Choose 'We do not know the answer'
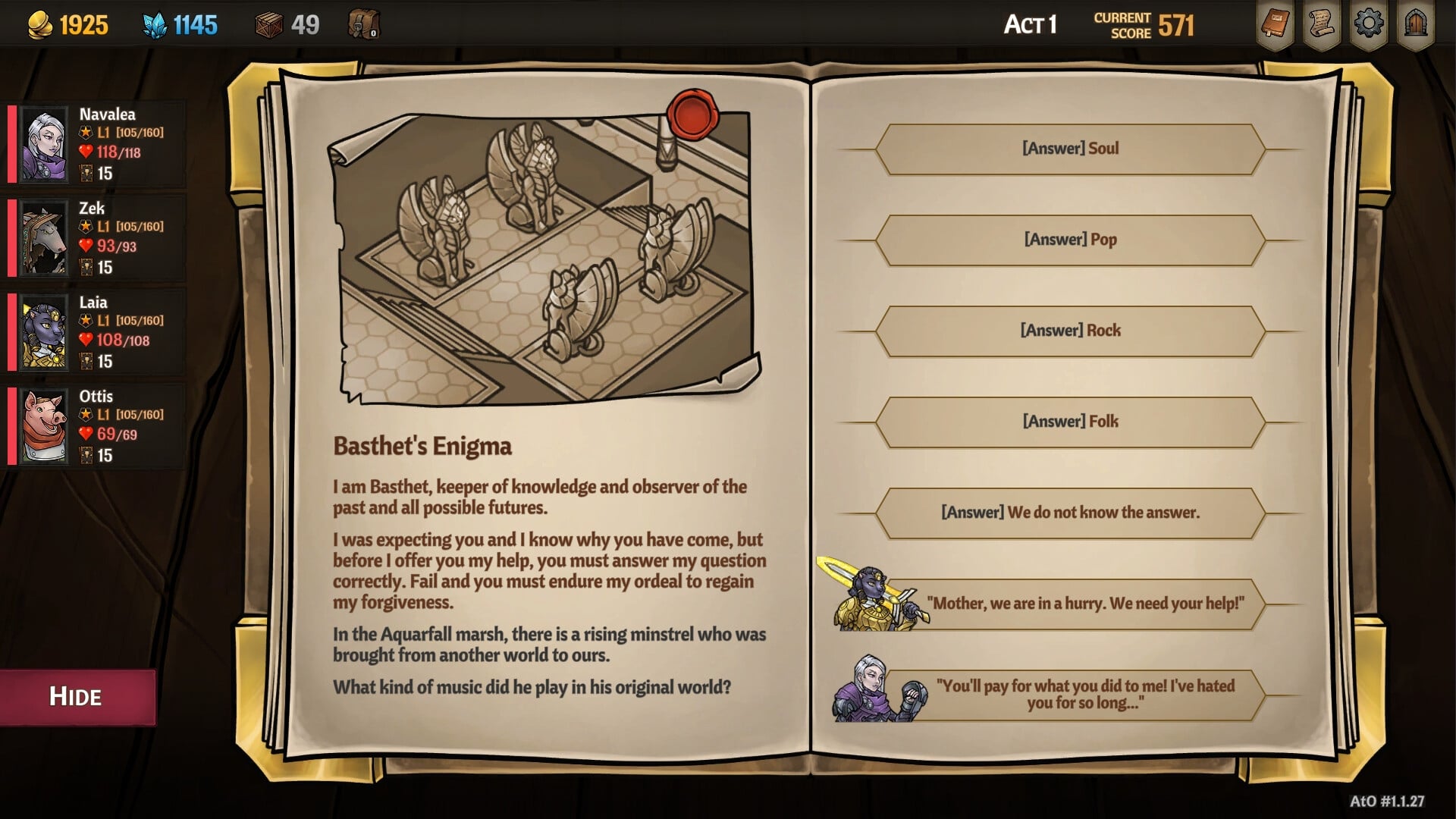The width and height of the screenshot is (1456, 819). tap(1070, 513)
